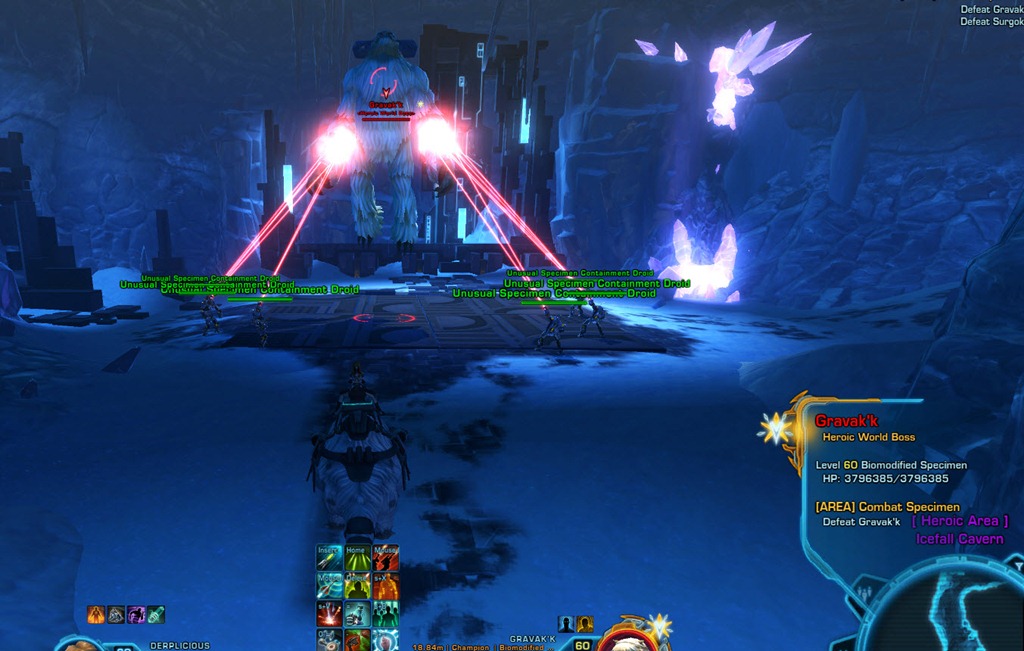Image resolution: width=1024 pixels, height=651 pixels.
Task: Select the teal vehicle mount ability
Action: click(357, 612)
